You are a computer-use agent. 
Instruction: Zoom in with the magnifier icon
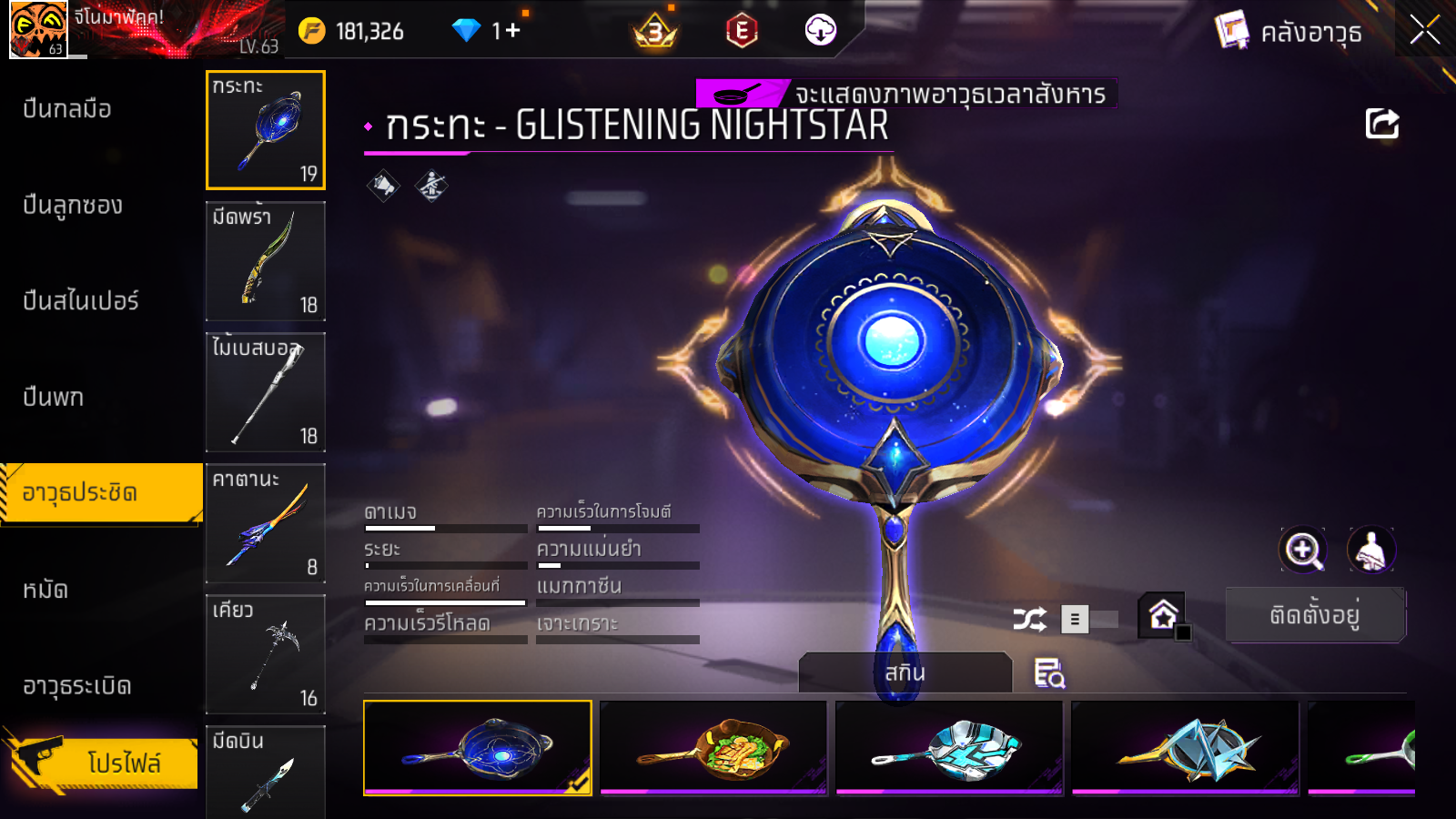click(x=1303, y=550)
